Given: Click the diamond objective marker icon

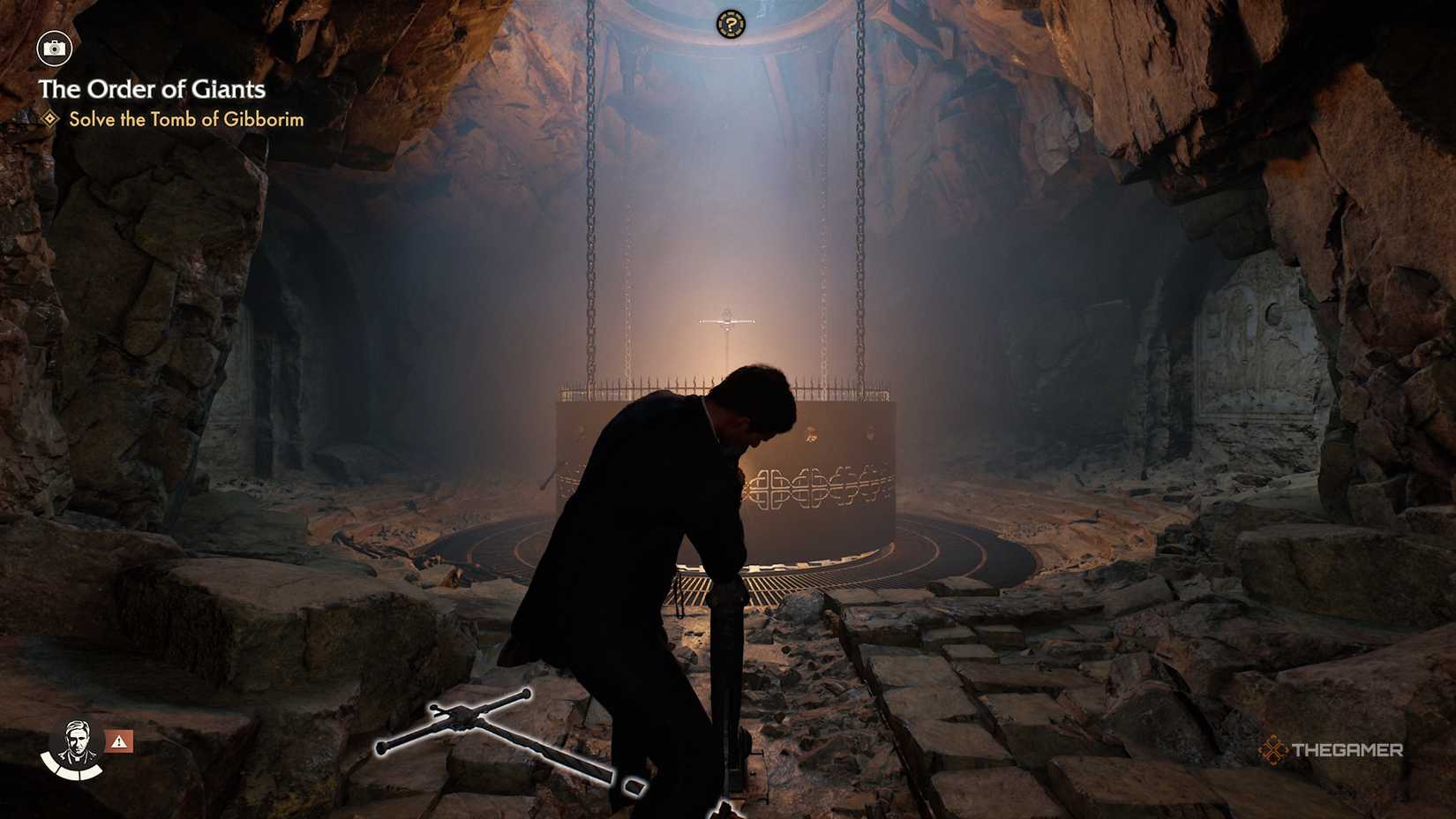Looking at the screenshot, I should pos(49,120).
